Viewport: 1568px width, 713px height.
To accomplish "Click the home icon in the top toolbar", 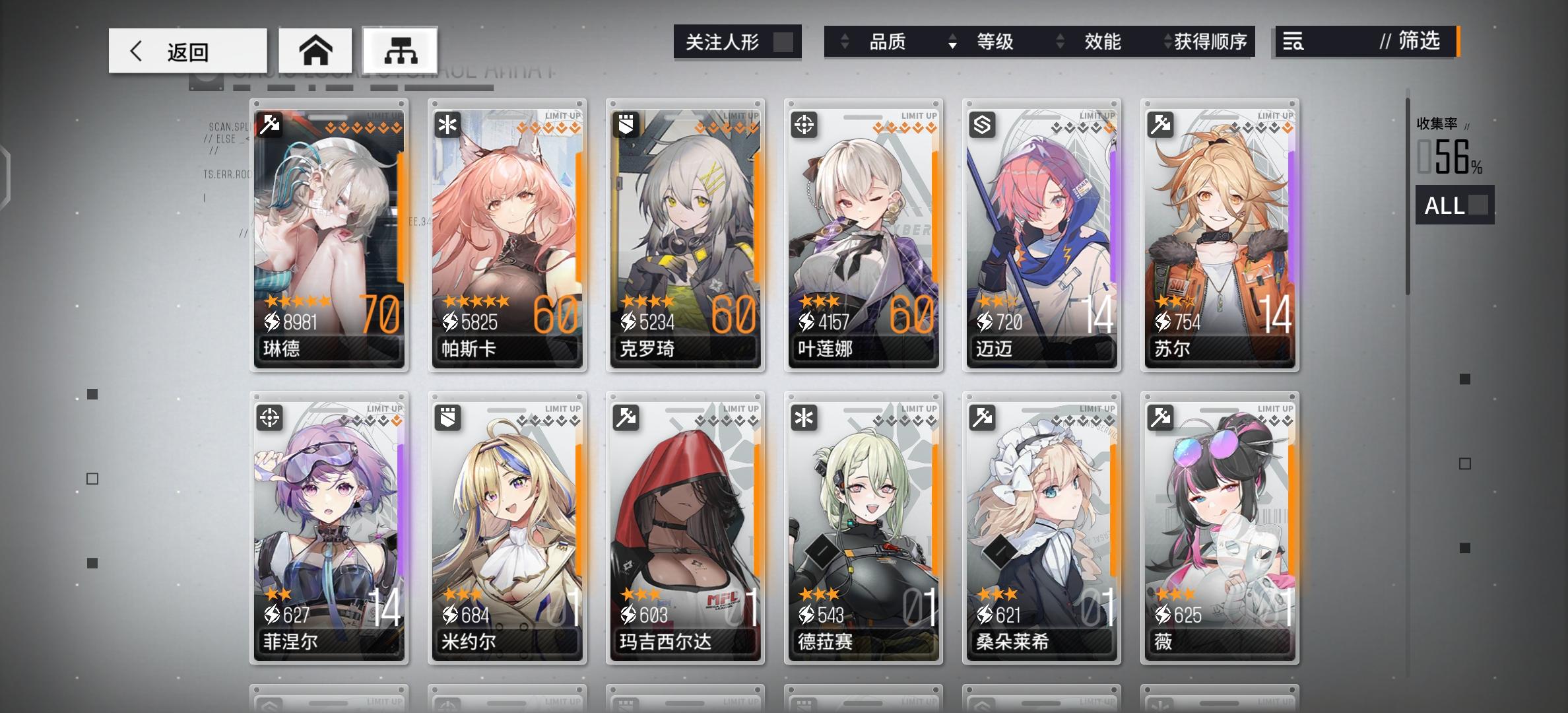I will coord(317,50).
